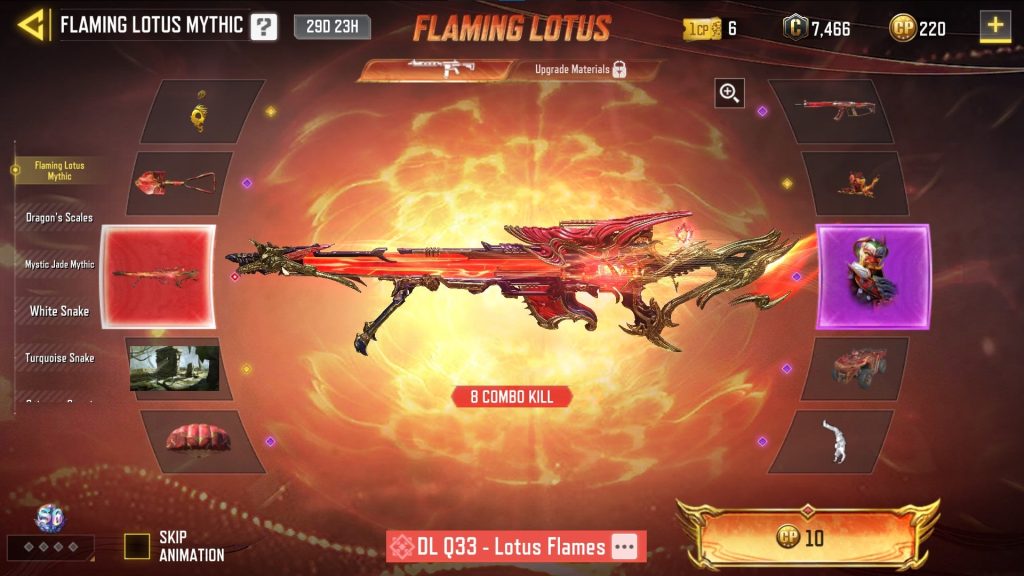Draw for 10 CP
Viewport: 1024px width, 576px height.
[810, 538]
